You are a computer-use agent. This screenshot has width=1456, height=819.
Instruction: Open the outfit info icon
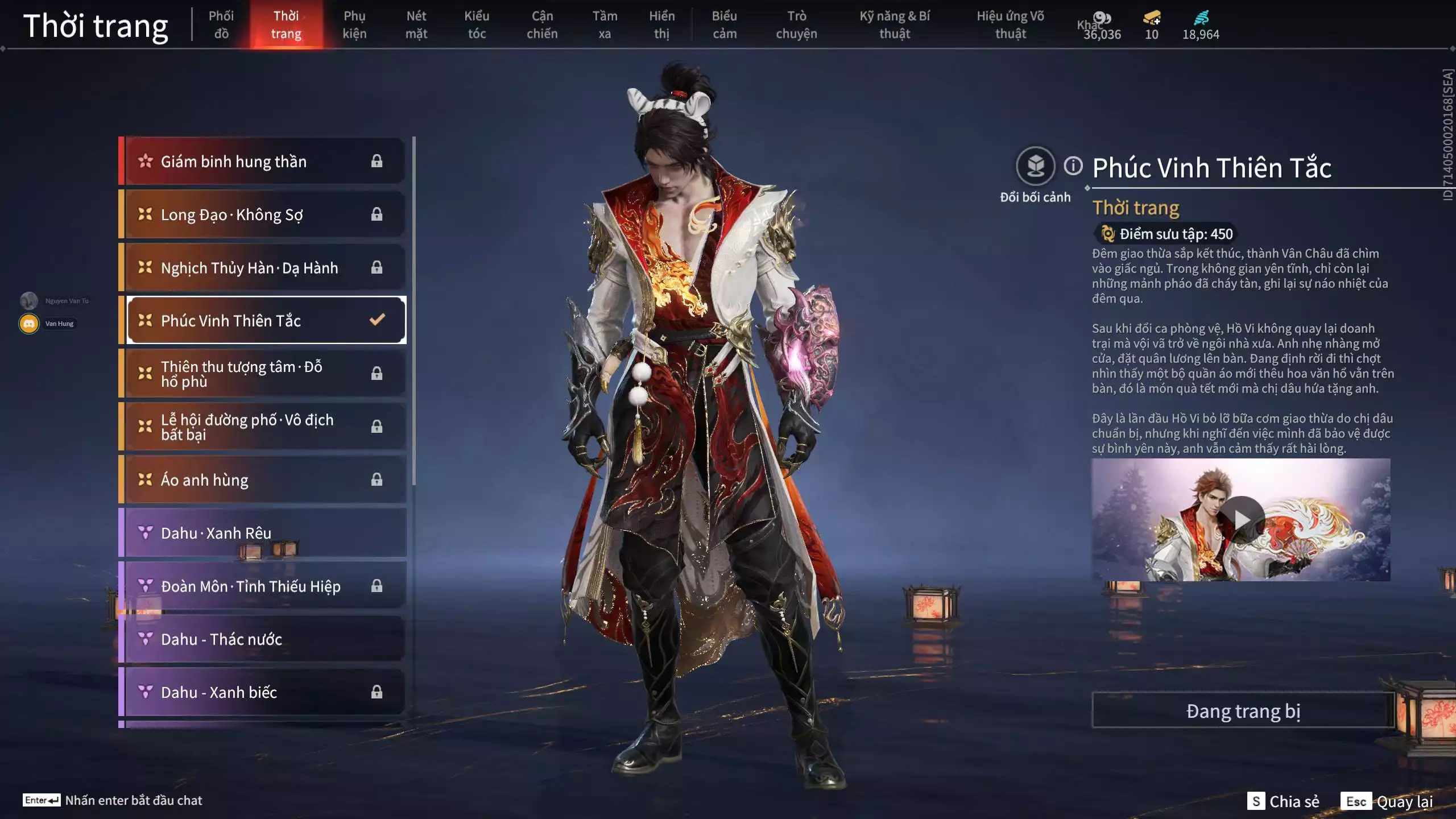(1073, 166)
